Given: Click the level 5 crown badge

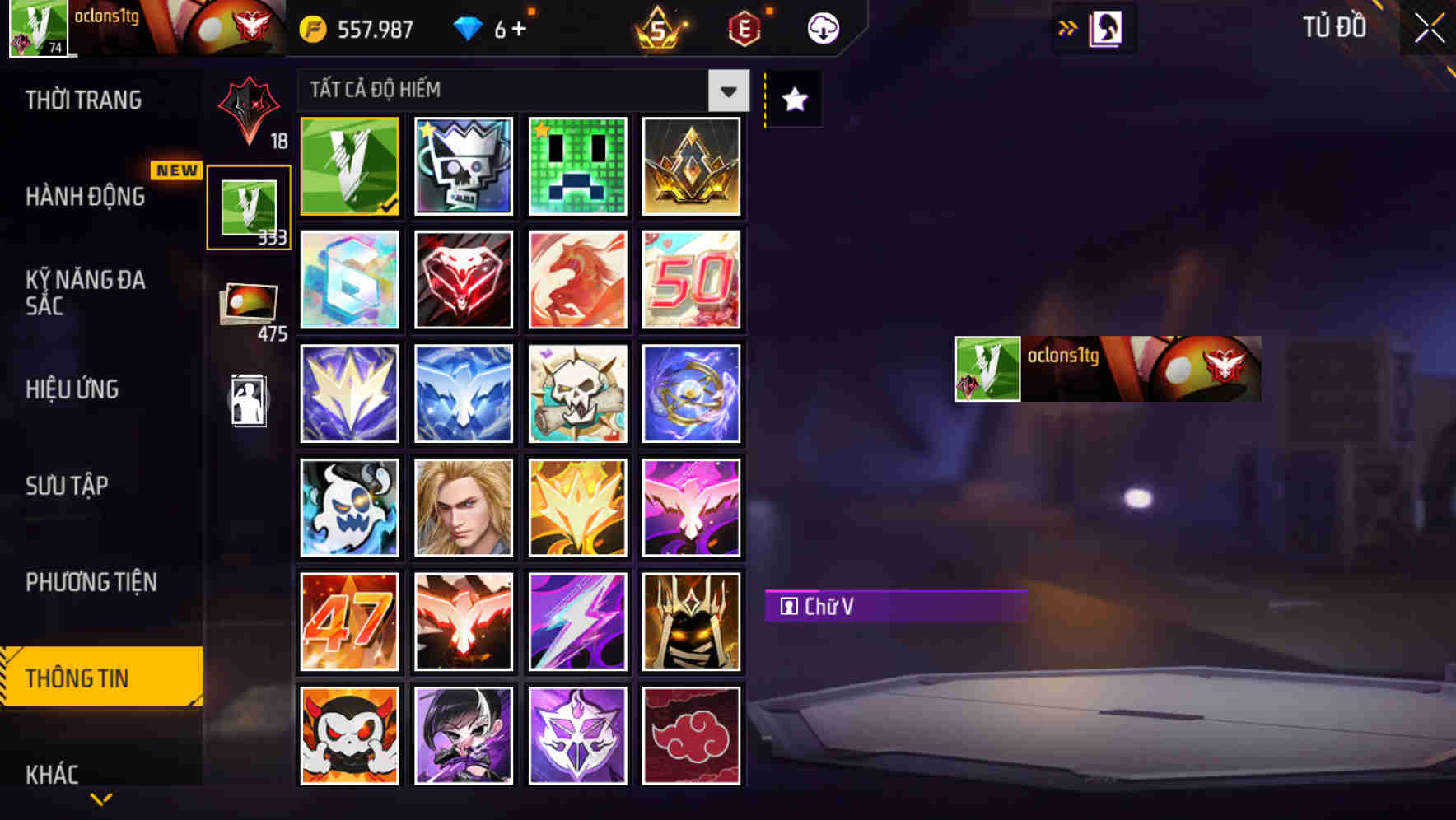Looking at the screenshot, I should (x=659, y=27).
